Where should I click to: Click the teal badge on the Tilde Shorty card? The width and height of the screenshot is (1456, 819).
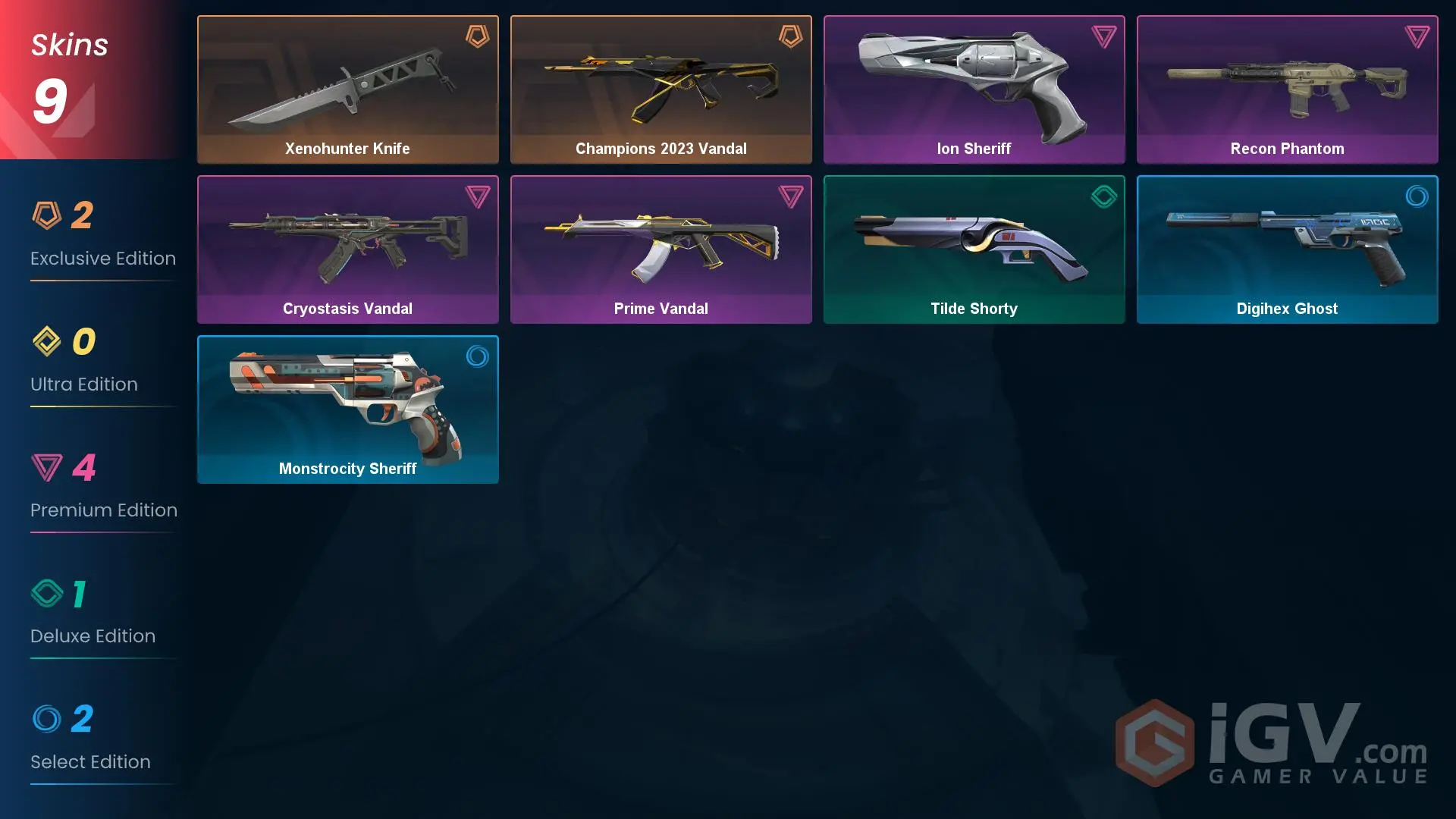click(x=1104, y=196)
